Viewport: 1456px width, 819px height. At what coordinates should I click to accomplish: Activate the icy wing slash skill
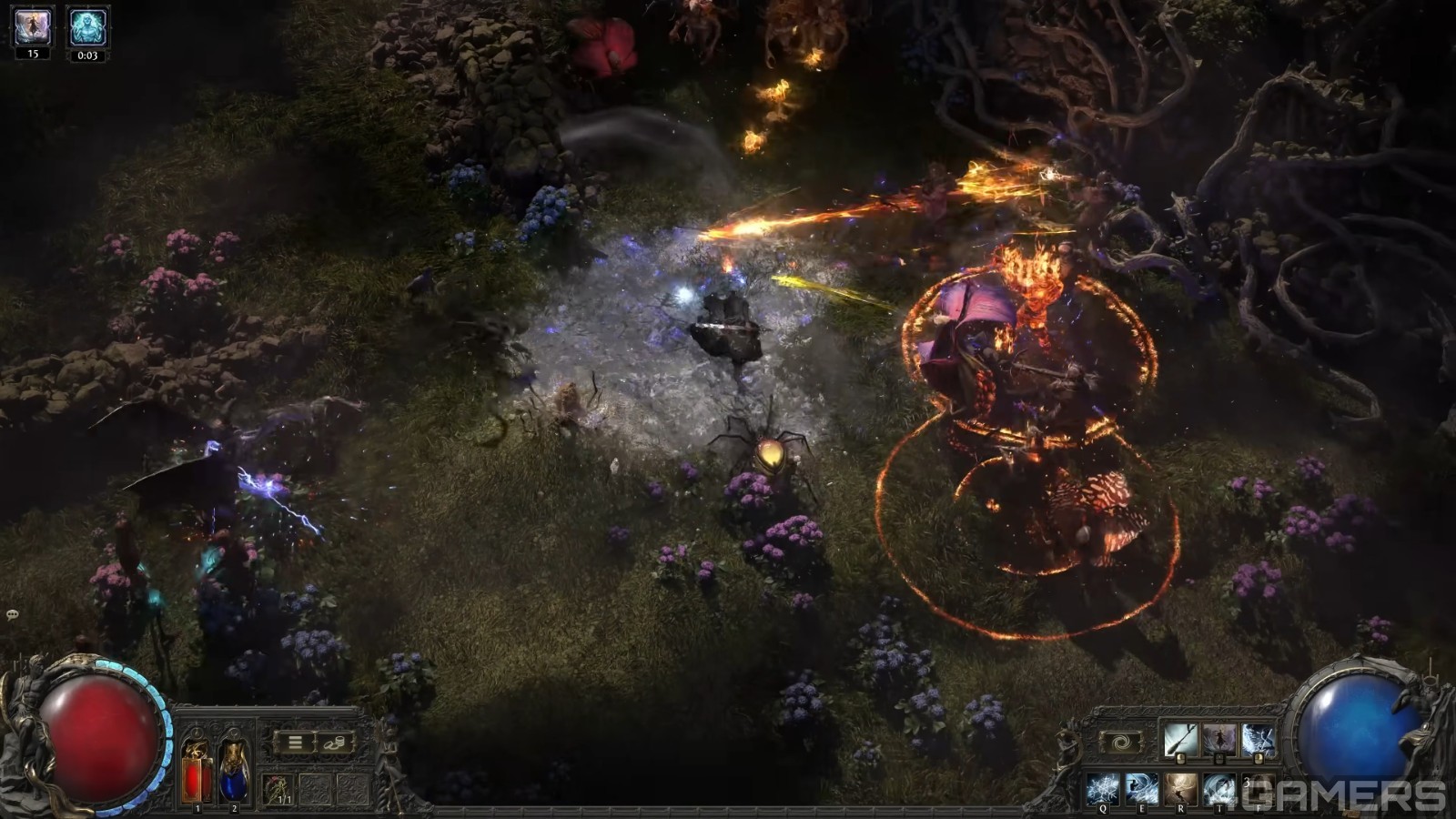[x=1259, y=740]
